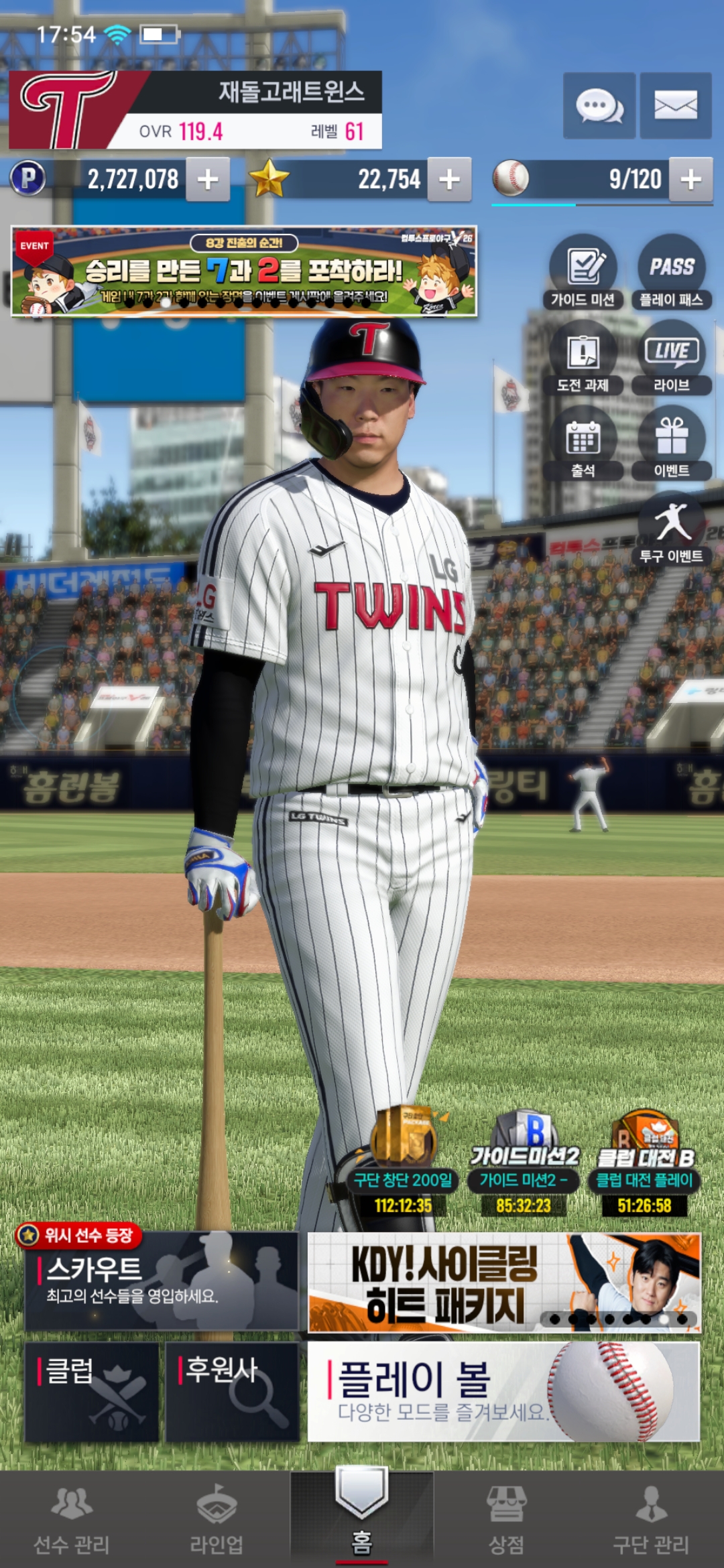The image size is (724, 1568).
Task: Open the 클럽 club menu
Action: coord(92,1391)
